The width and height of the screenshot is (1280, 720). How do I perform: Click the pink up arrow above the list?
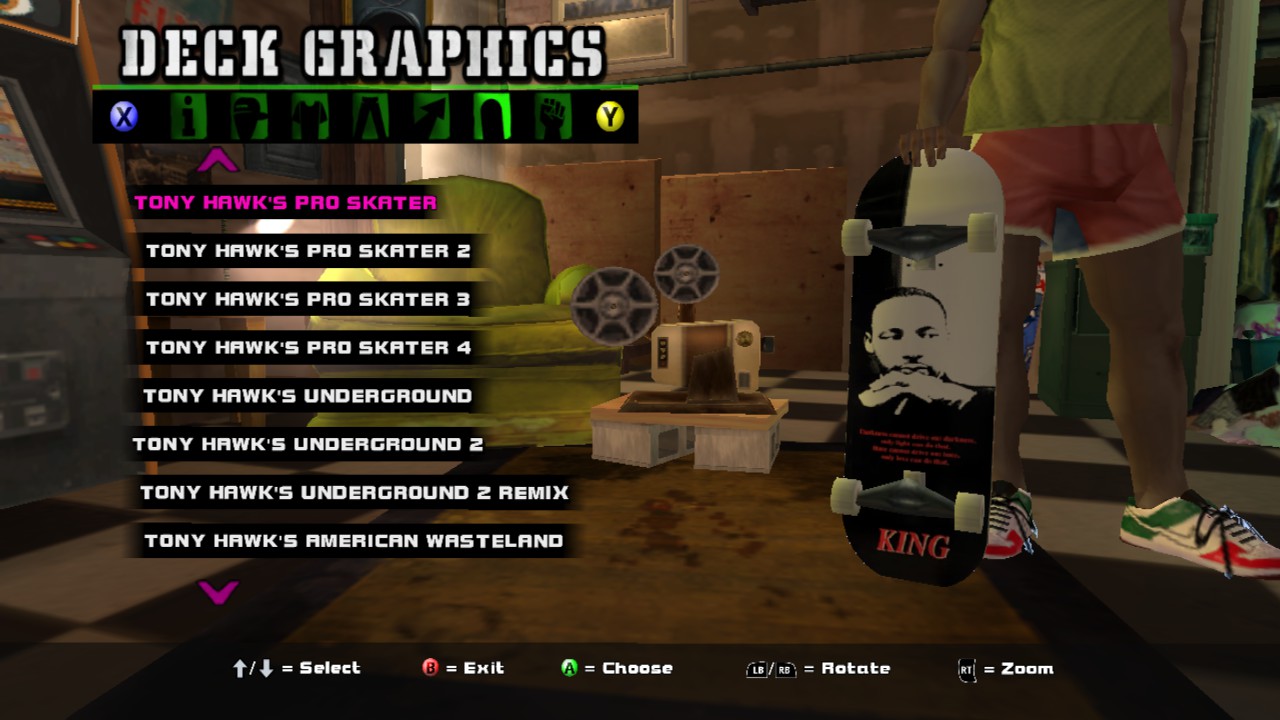218,160
